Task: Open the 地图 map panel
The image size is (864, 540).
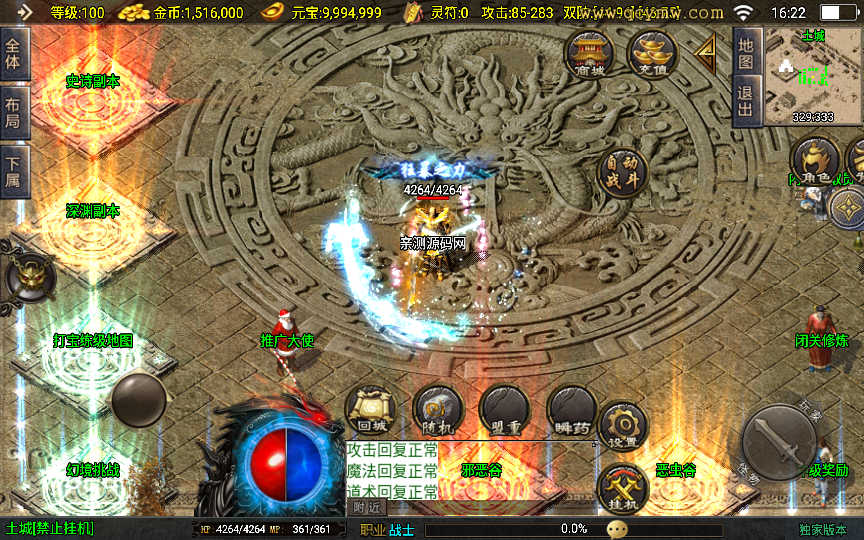Action: point(745,52)
